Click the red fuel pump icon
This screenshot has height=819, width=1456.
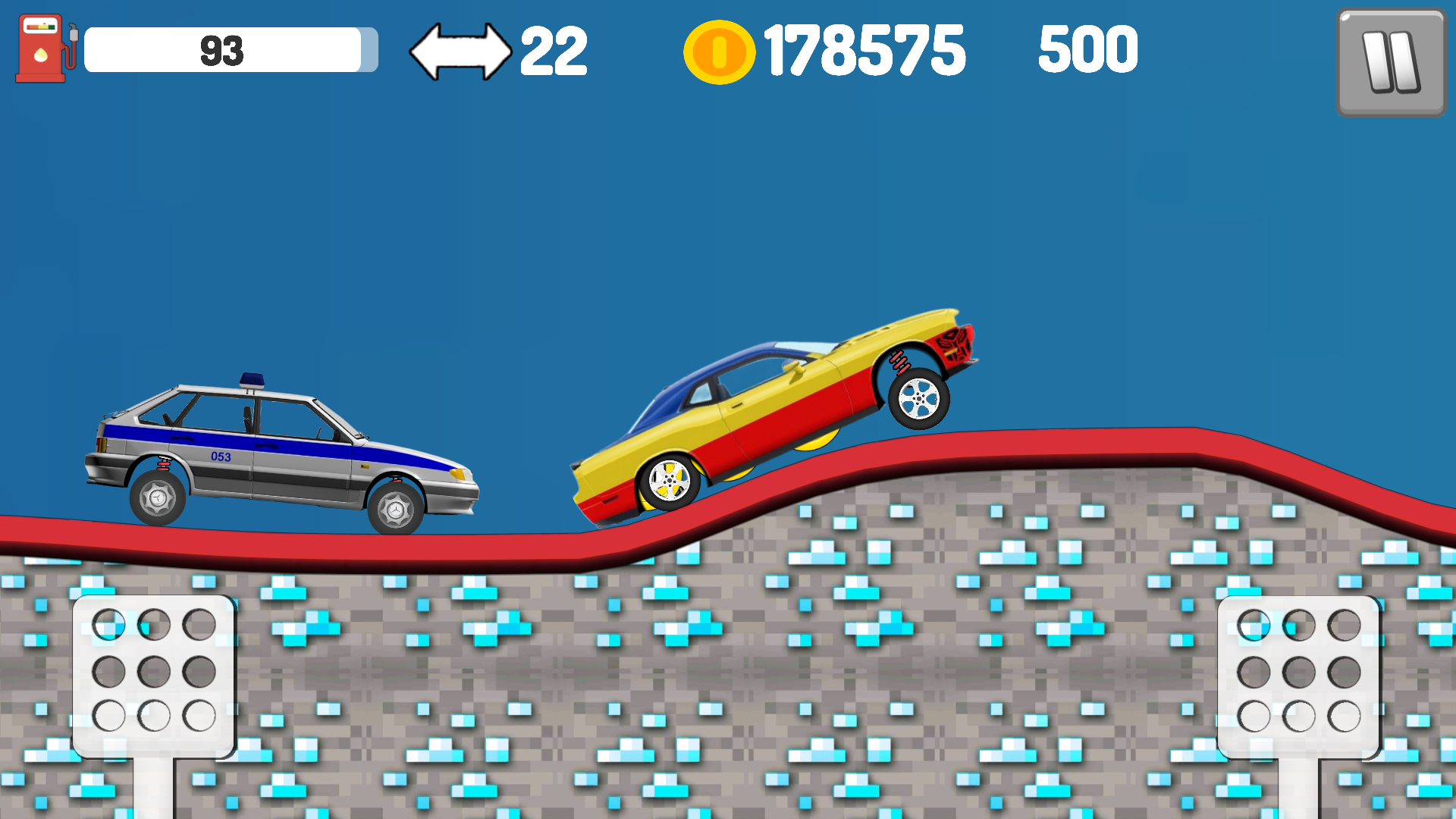click(x=42, y=49)
